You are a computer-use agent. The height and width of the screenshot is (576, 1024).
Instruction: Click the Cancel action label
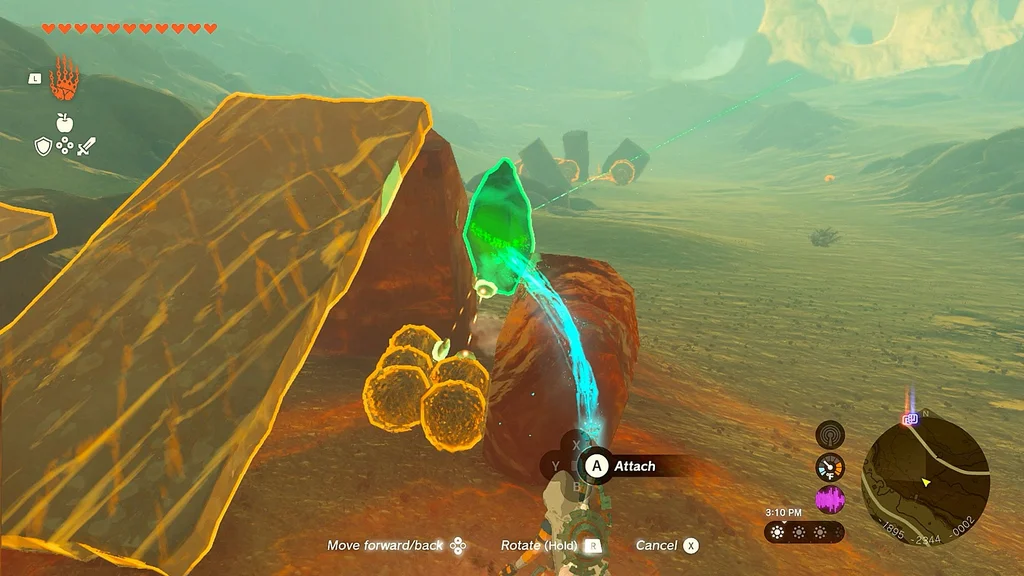[x=656, y=545]
